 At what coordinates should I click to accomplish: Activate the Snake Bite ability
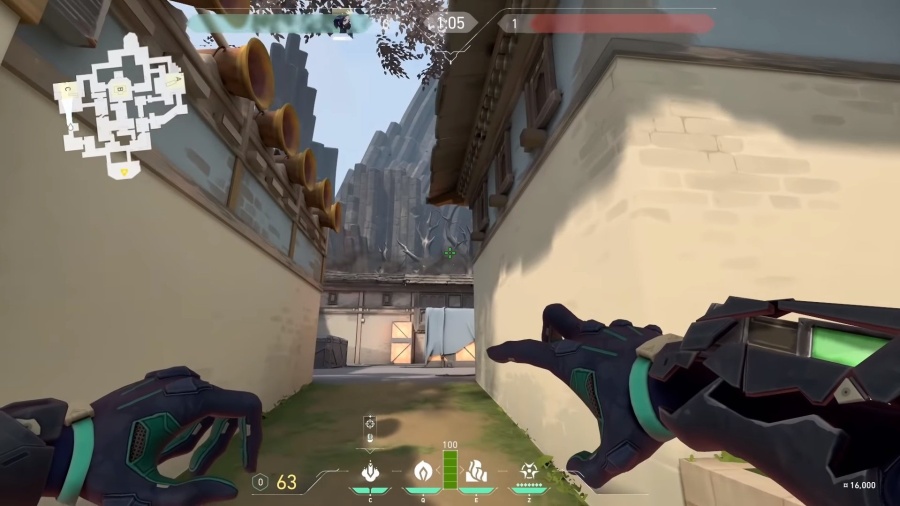367,471
